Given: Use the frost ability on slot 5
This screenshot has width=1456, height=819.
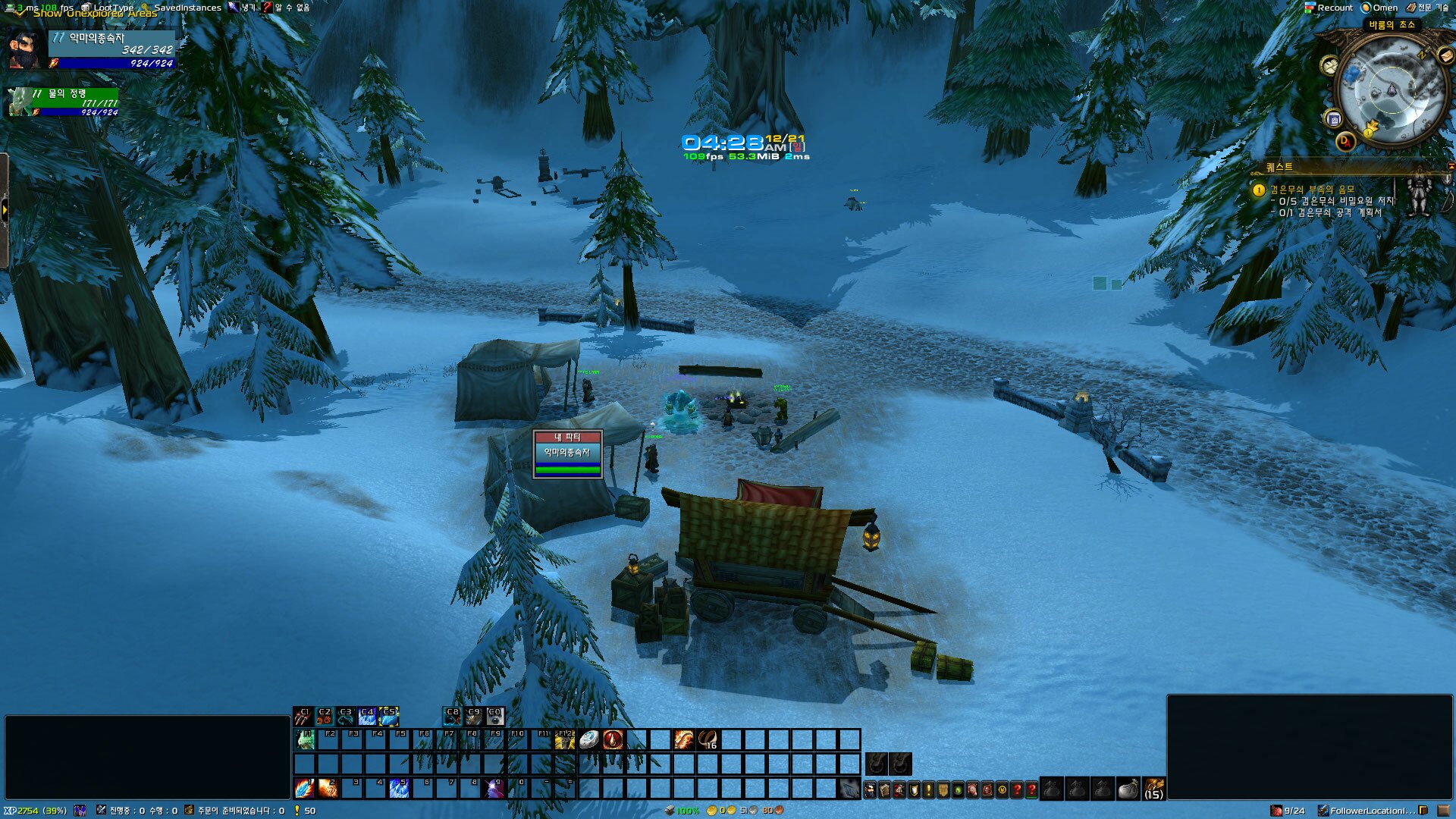Looking at the screenshot, I should click(x=399, y=788).
